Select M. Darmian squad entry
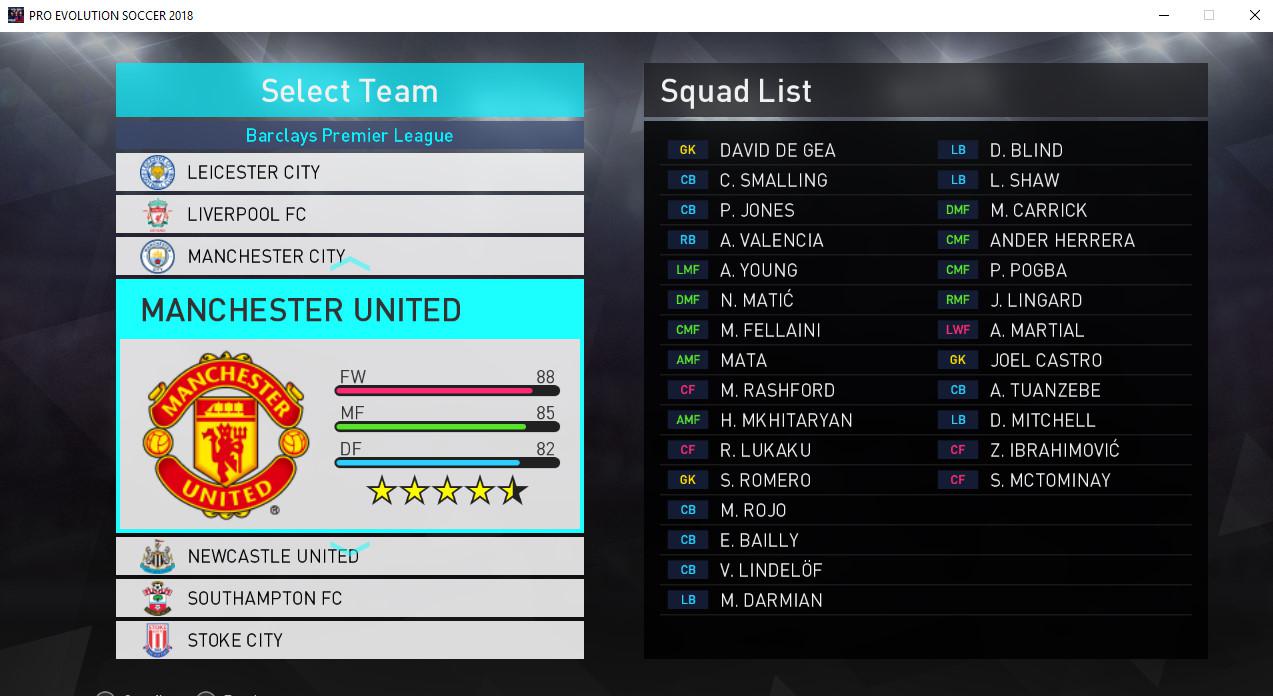The height and width of the screenshot is (696, 1273). tap(771, 600)
